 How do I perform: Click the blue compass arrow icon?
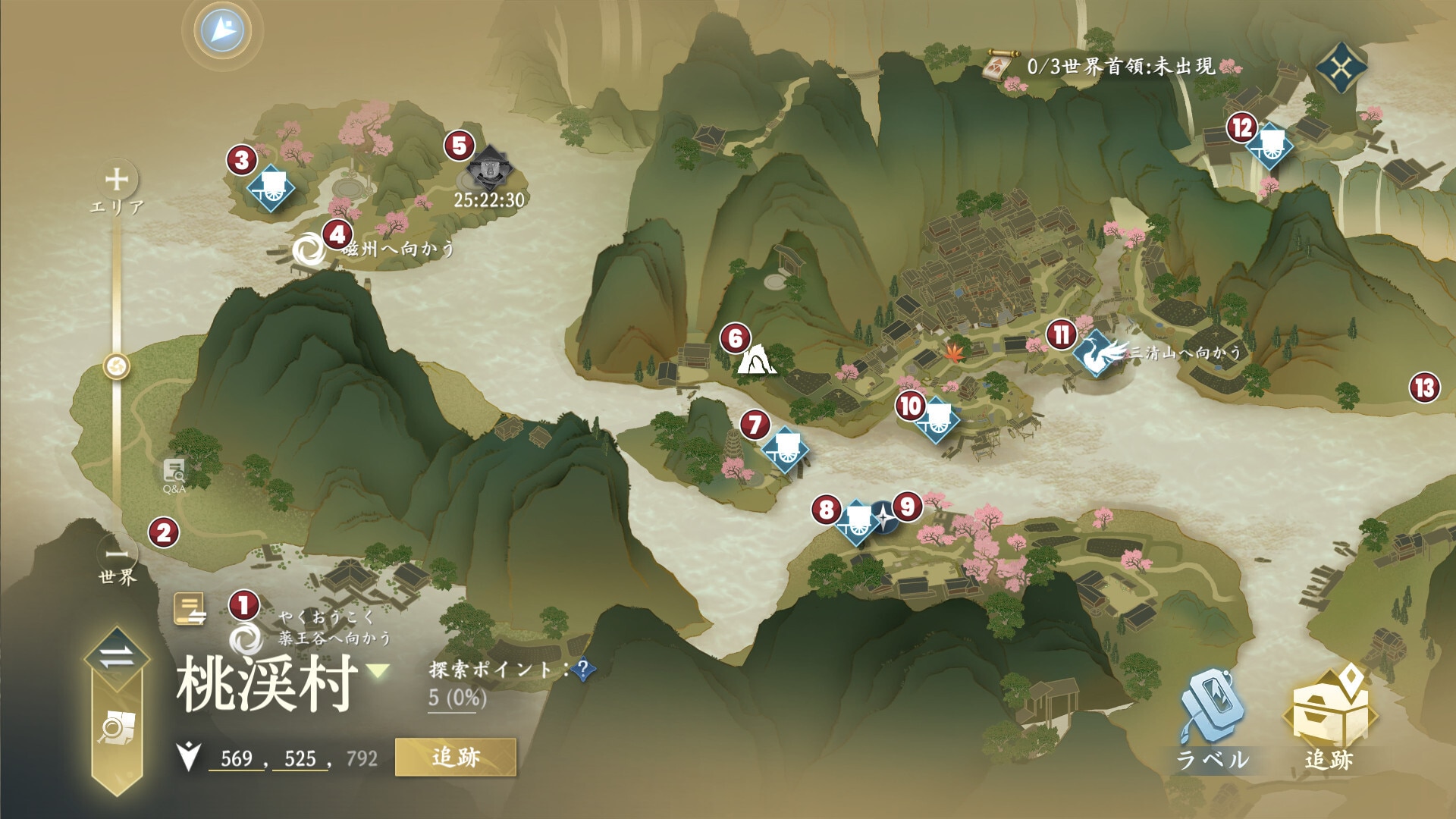pyautogui.click(x=223, y=30)
